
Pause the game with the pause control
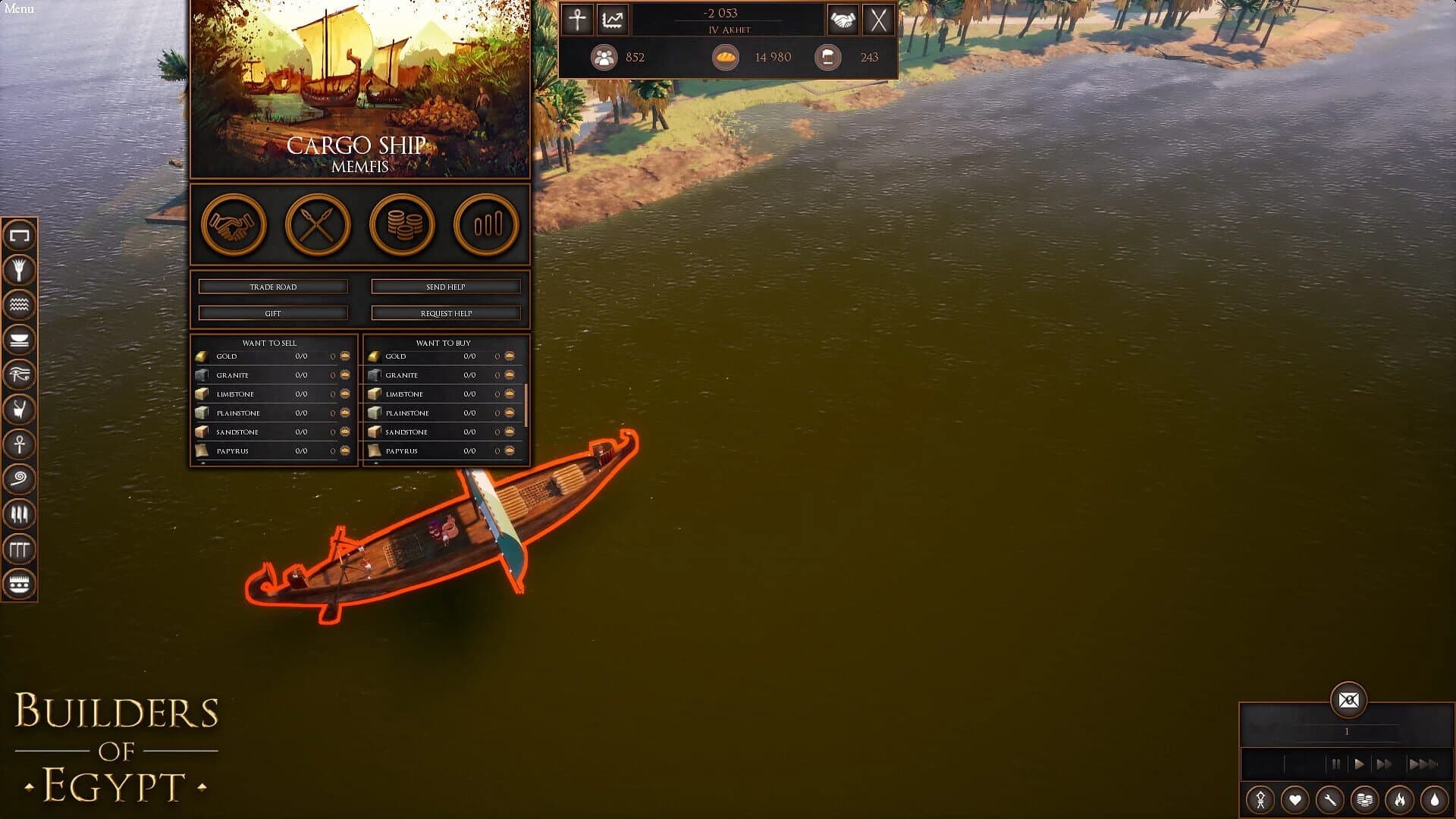[x=1336, y=765]
